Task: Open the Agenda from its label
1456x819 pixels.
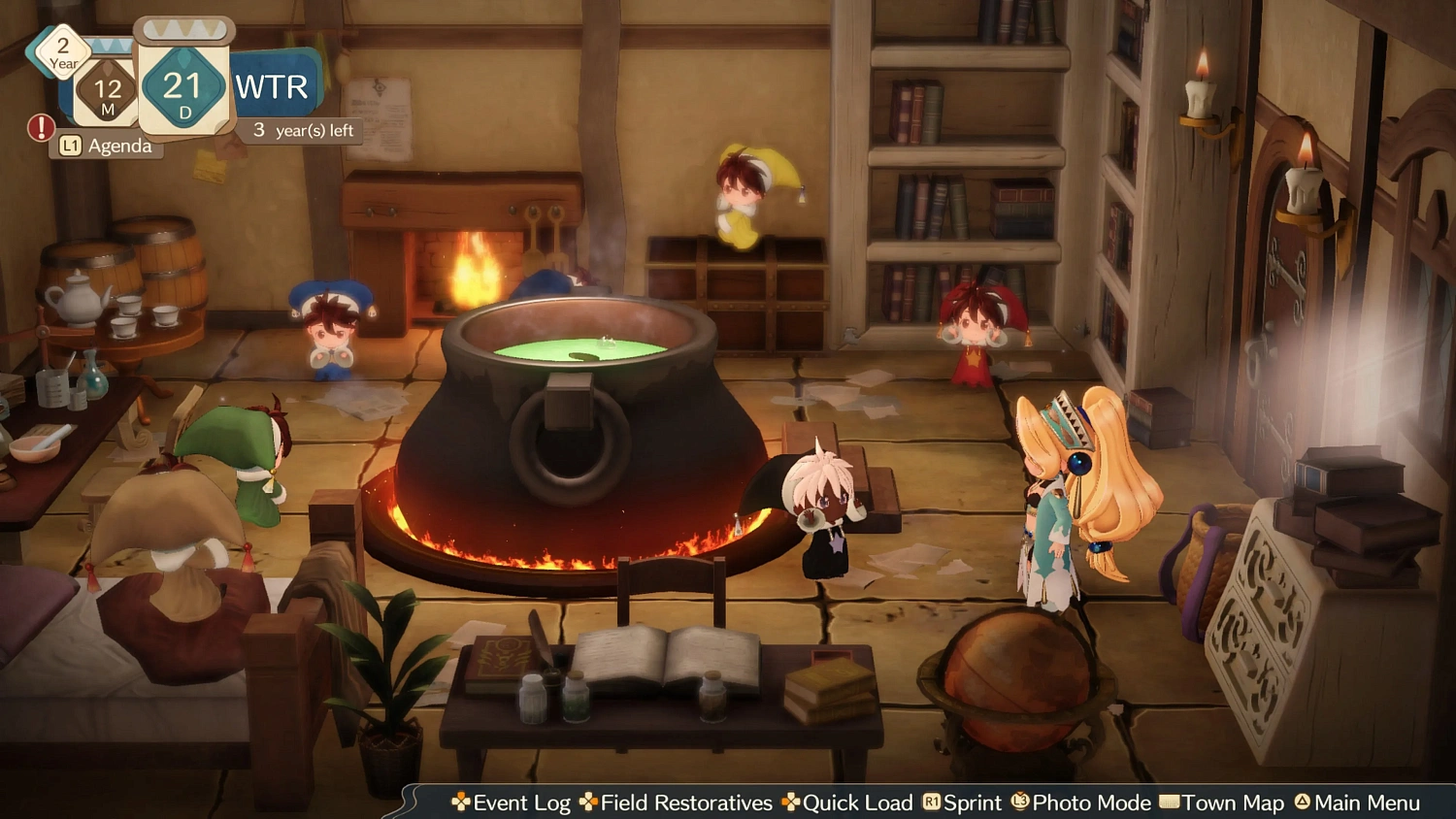Action: [x=118, y=146]
